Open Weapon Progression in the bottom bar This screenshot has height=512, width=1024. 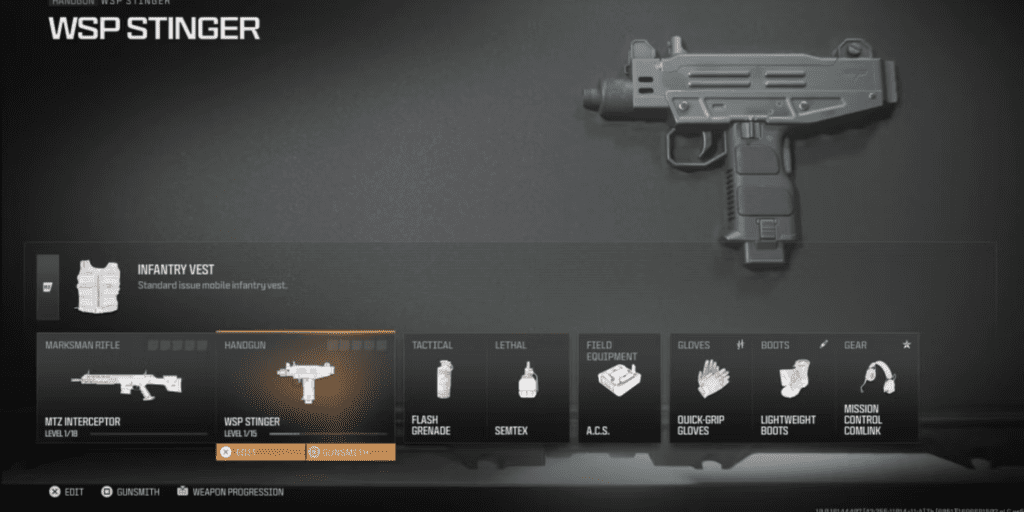click(x=230, y=492)
